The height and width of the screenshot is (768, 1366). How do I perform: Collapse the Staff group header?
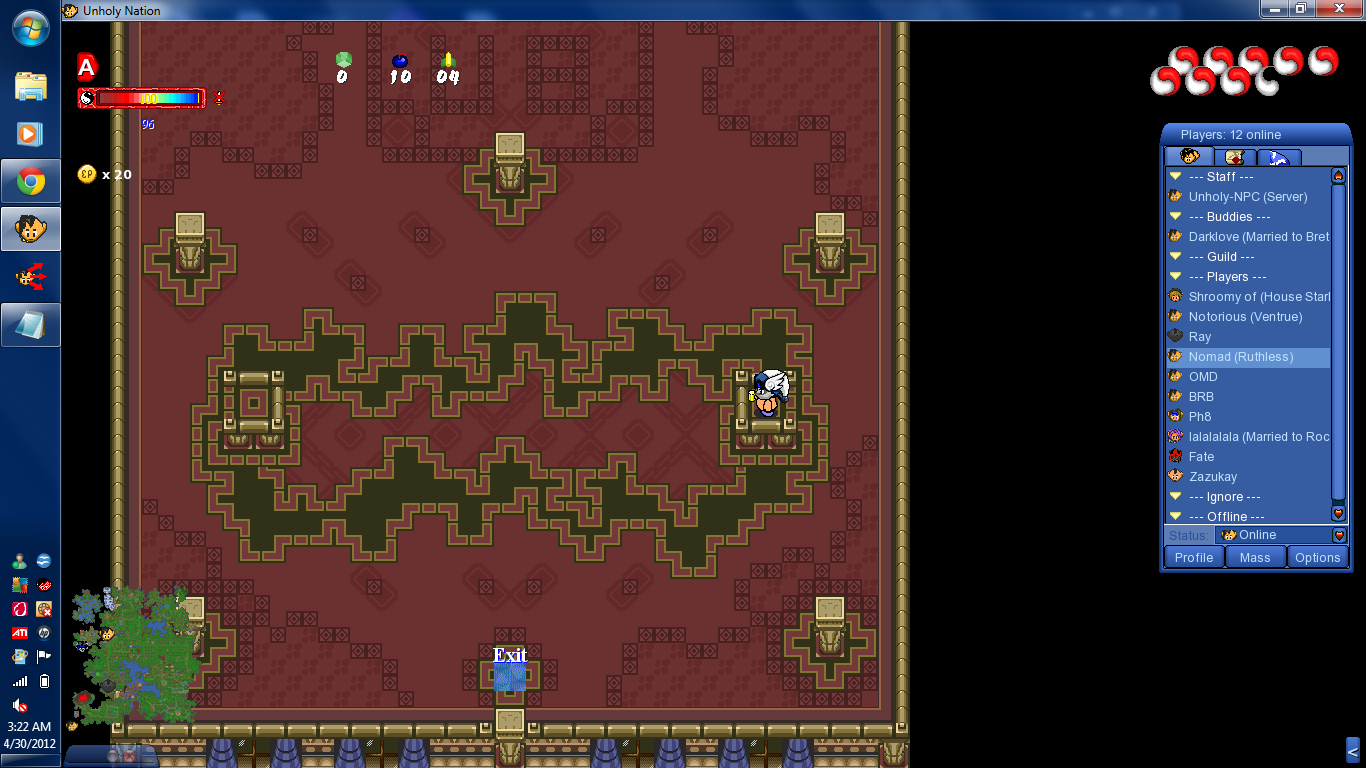pos(1176,177)
